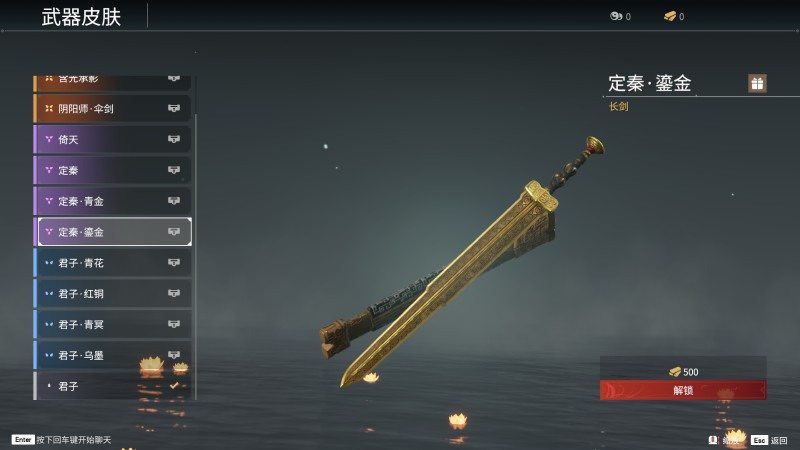
Task: Click the silver coin currency icon
Action: point(616,16)
